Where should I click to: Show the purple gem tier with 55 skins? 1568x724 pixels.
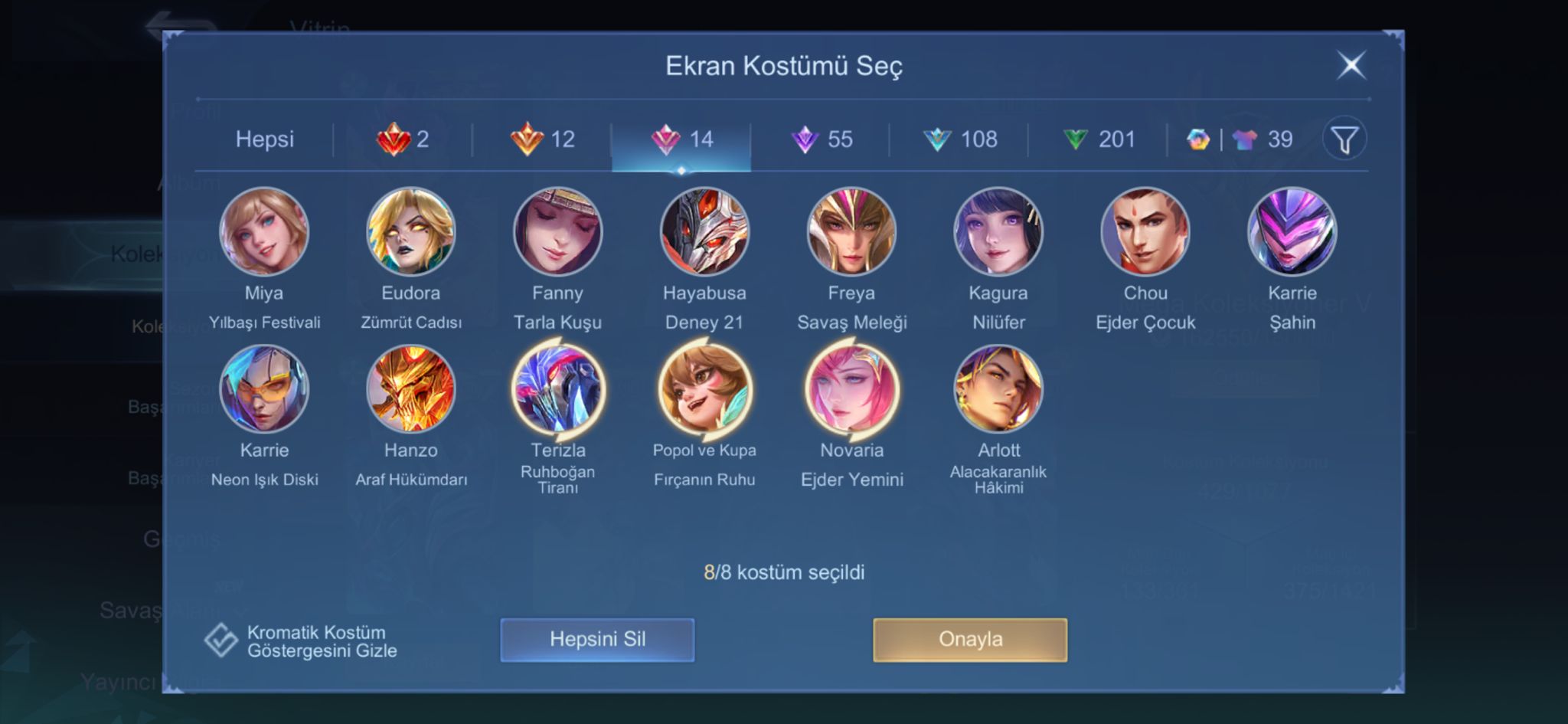pyautogui.click(x=821, y=139)
